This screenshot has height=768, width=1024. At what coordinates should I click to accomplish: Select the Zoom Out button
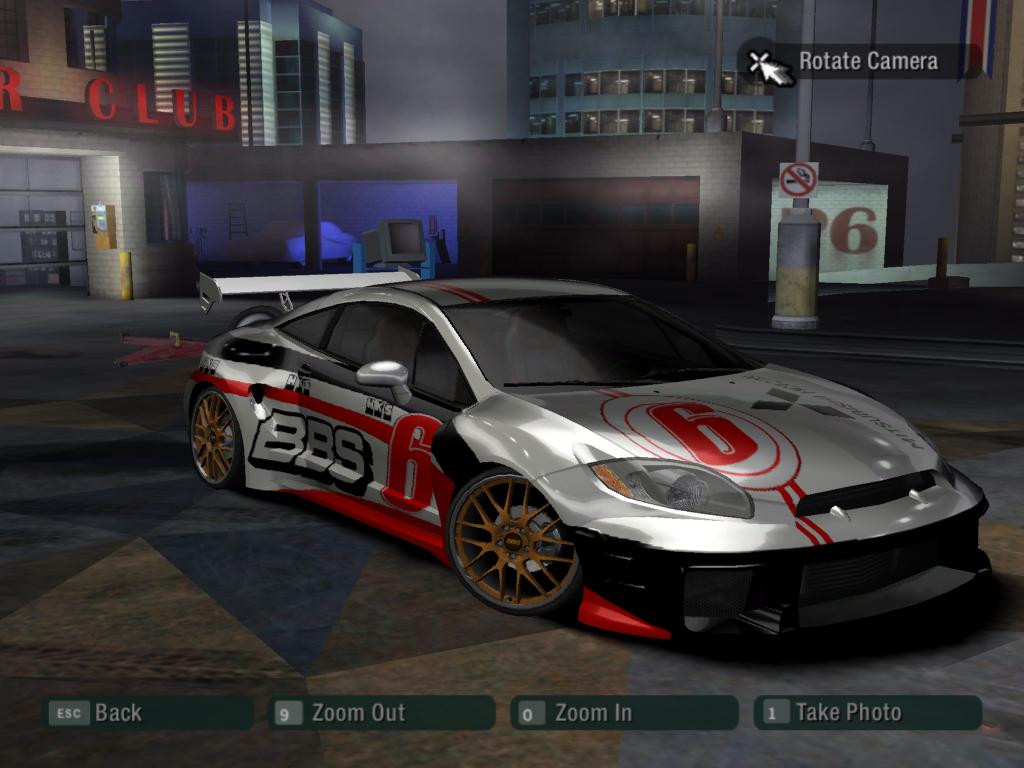click(382, 713)
